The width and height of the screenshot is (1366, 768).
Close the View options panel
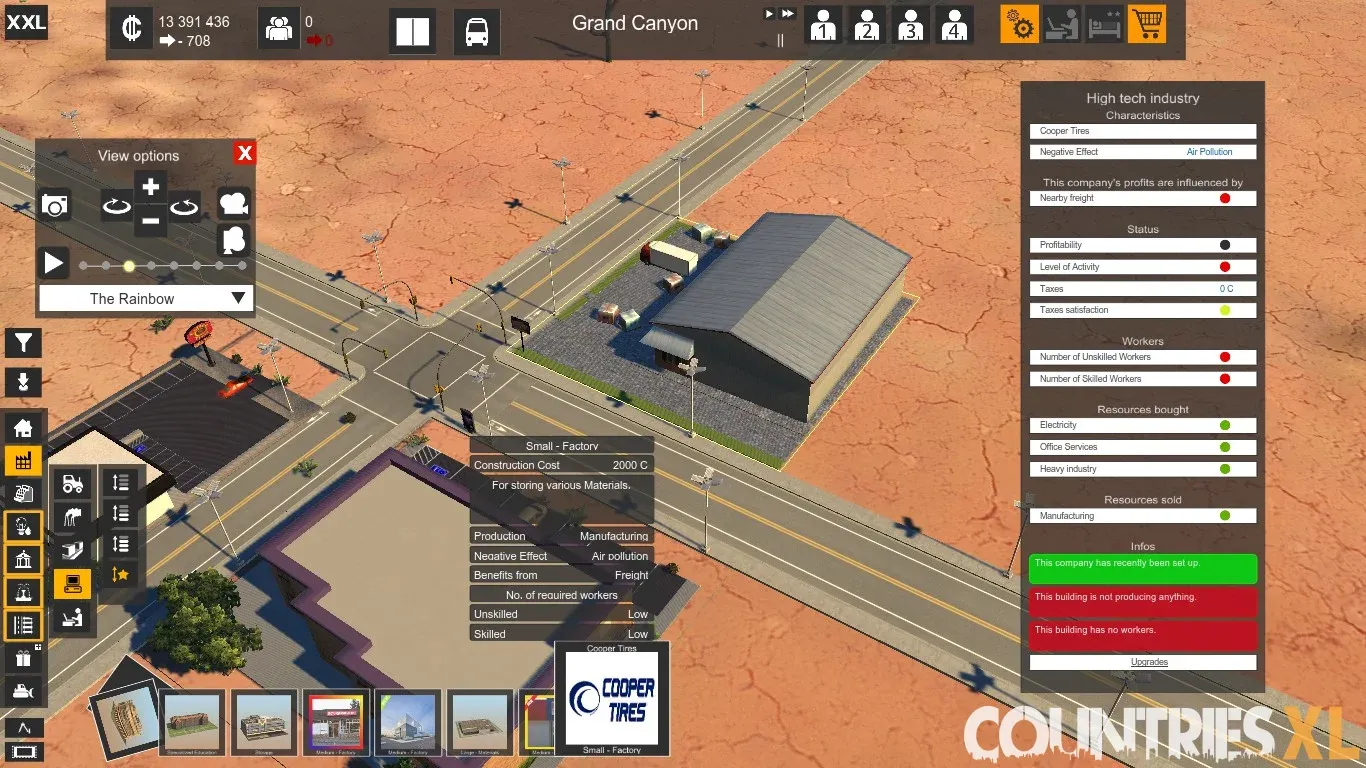[x=245, y=153]
